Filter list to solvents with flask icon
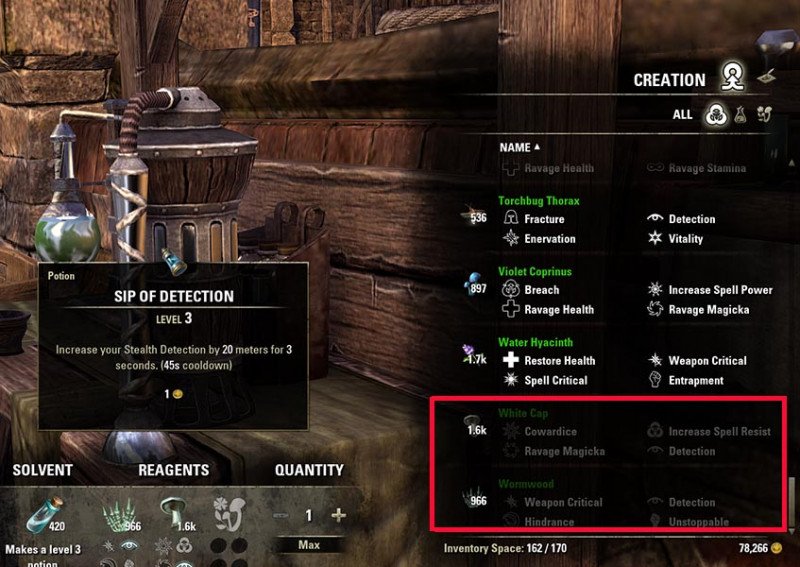 741,114
